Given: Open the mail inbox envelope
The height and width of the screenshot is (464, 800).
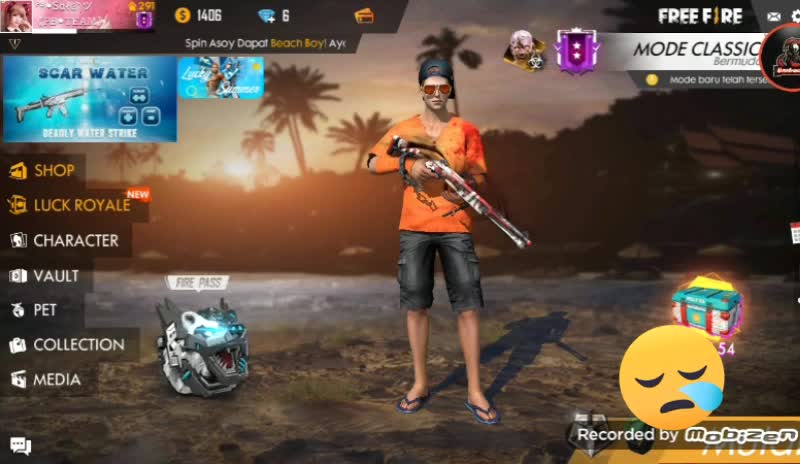Looking at the screenshot, I should [x=773, y=16].
